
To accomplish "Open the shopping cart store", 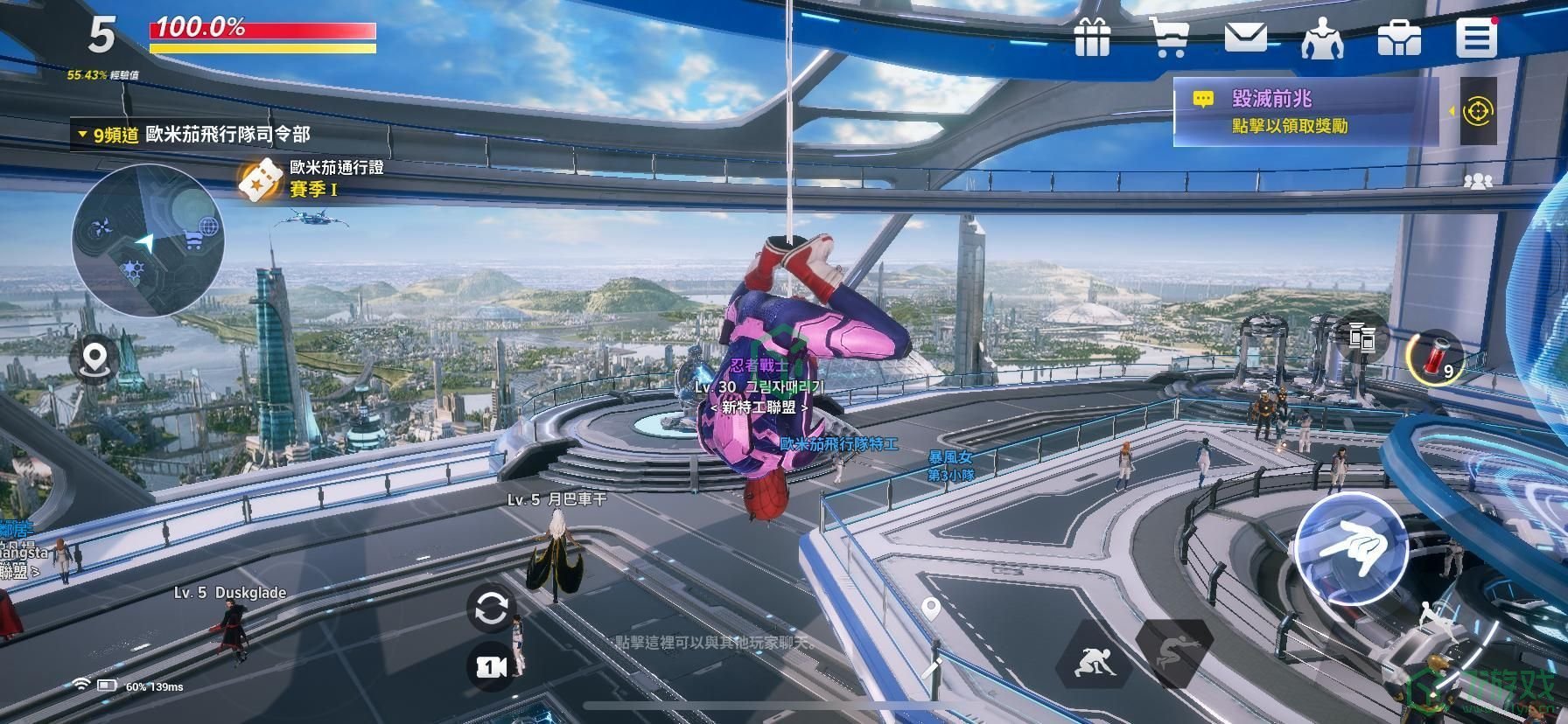I will coord(1169,38).
